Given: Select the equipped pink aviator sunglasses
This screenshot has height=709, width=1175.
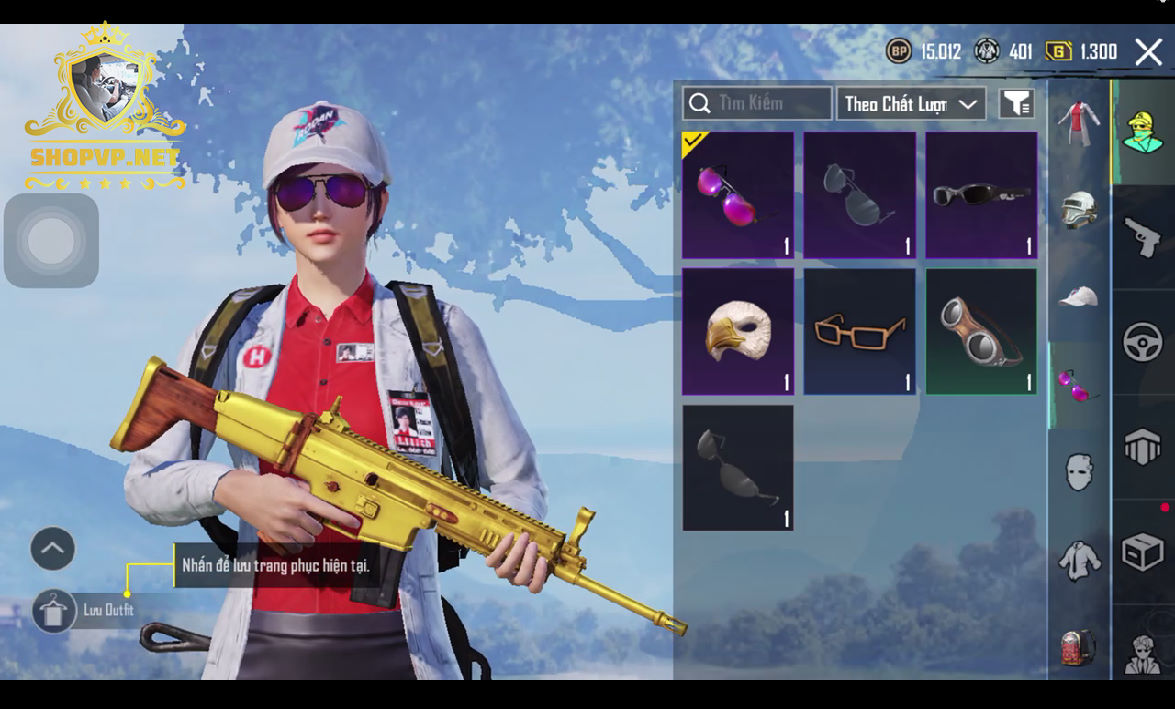Looking at the screenshot, I should 738,196.
